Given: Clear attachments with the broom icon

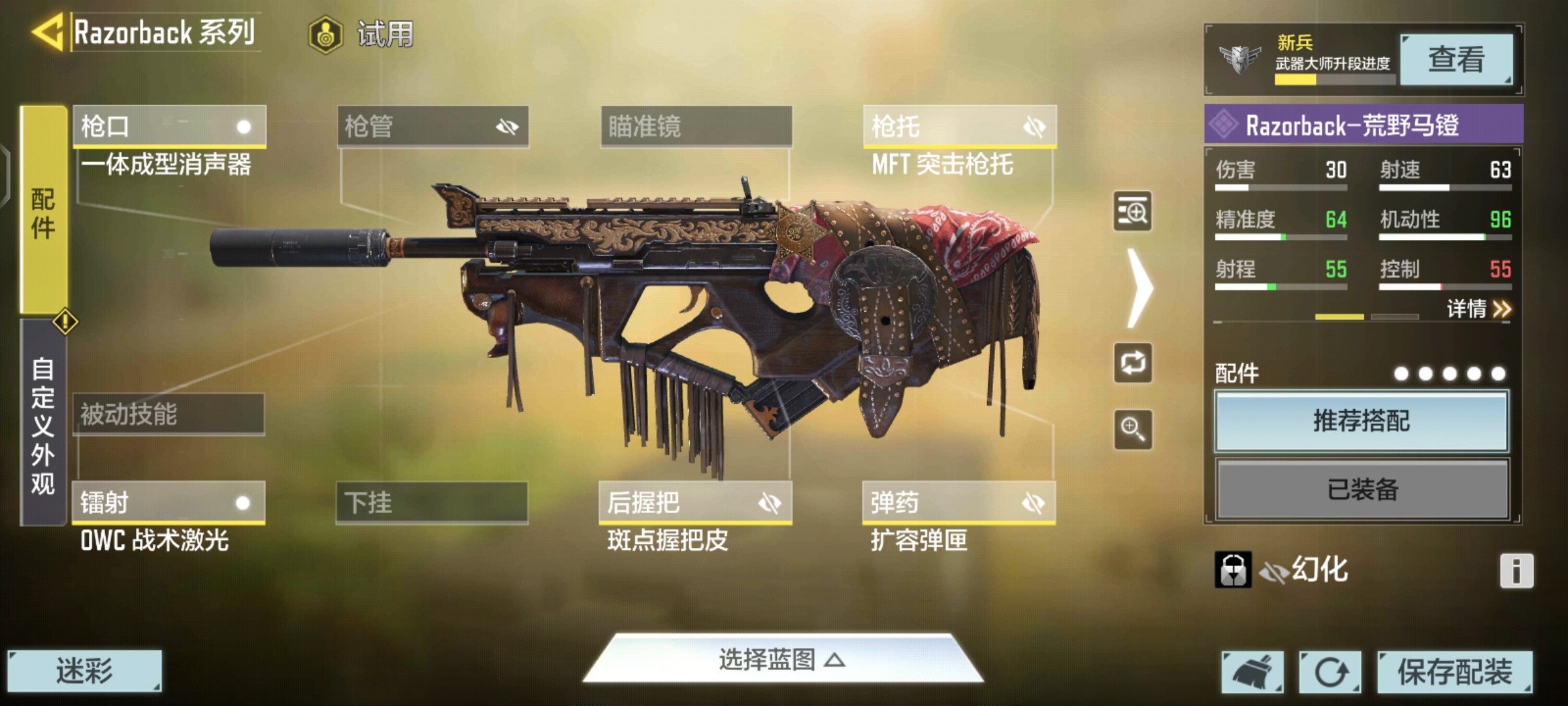Looking at the screenshot, I should (x=1252, y=672).
